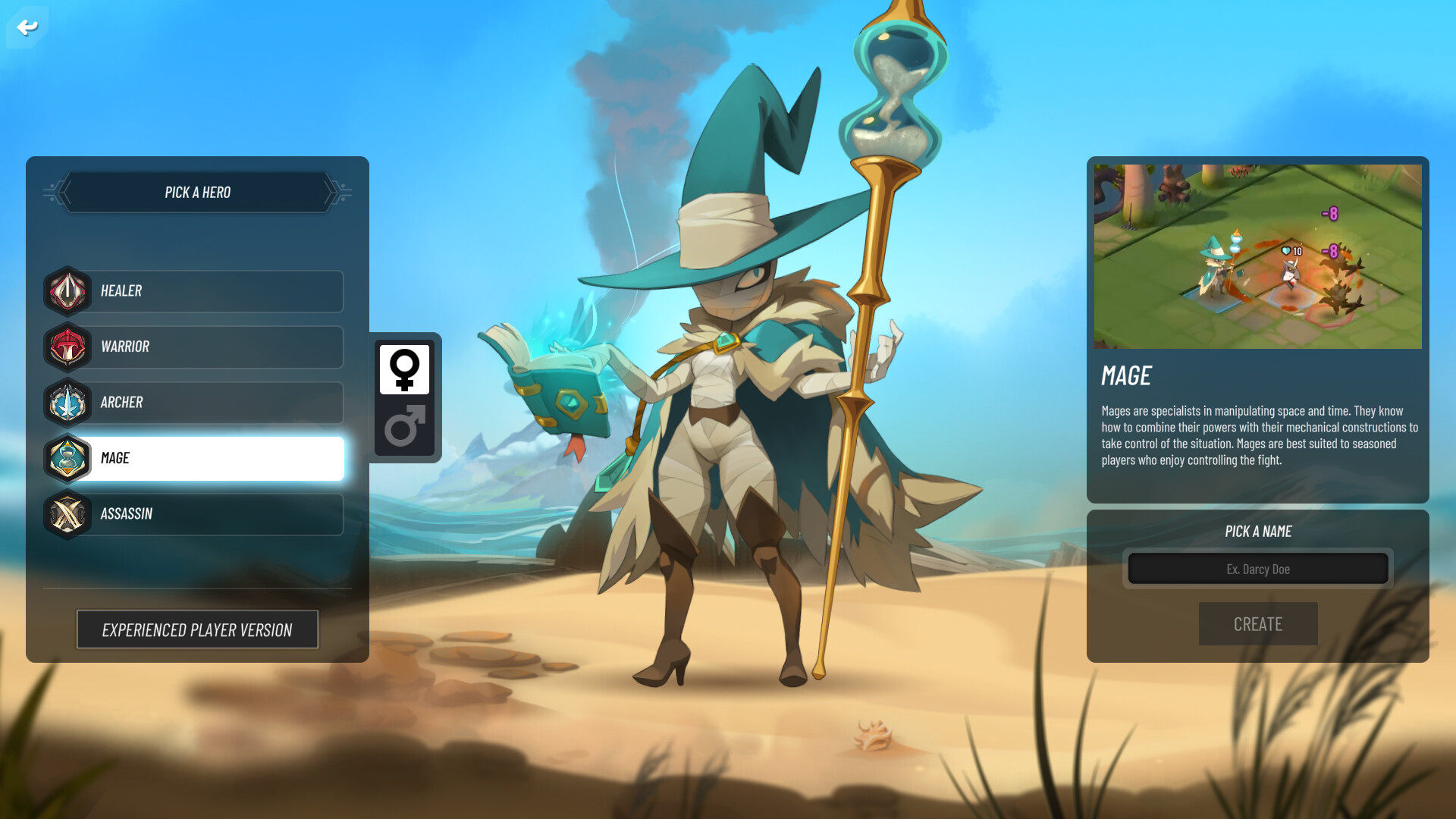The width and height of the screenshot is (1456, 819).
Task: Click the Mage hourglass class icon
Action: click(67, 458)
